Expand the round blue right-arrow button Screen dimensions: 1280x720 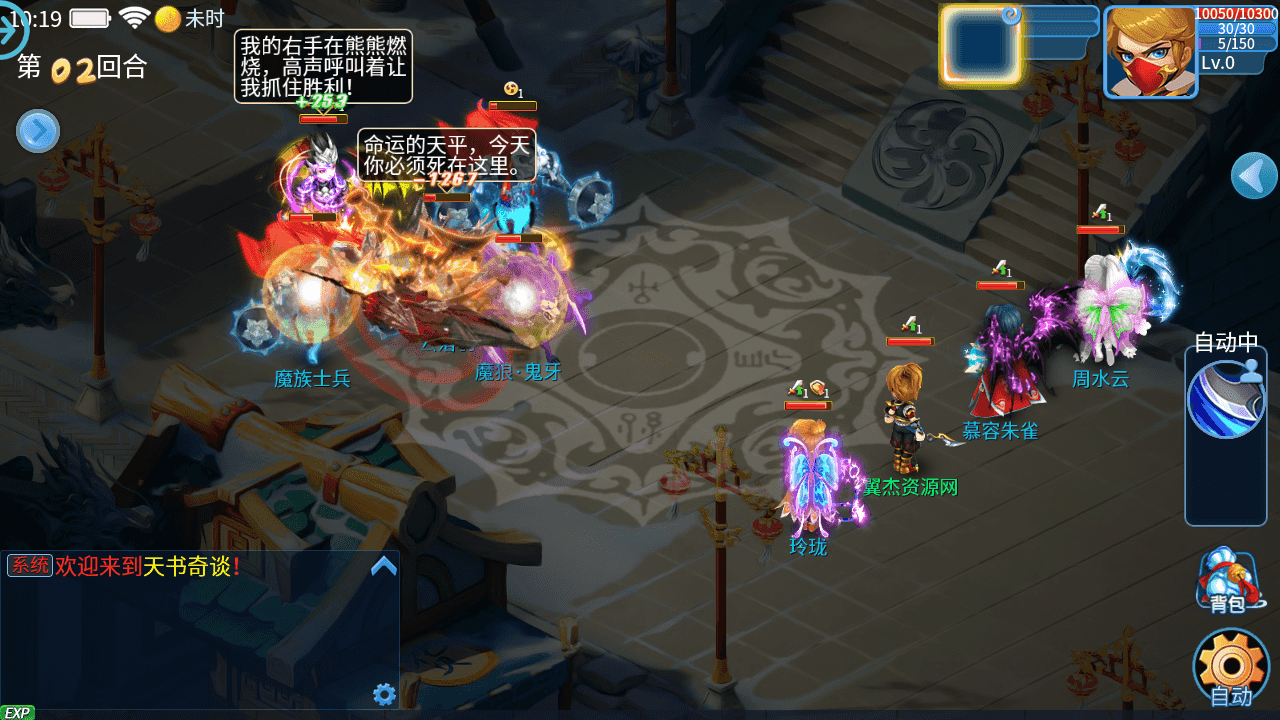[38, 131]
